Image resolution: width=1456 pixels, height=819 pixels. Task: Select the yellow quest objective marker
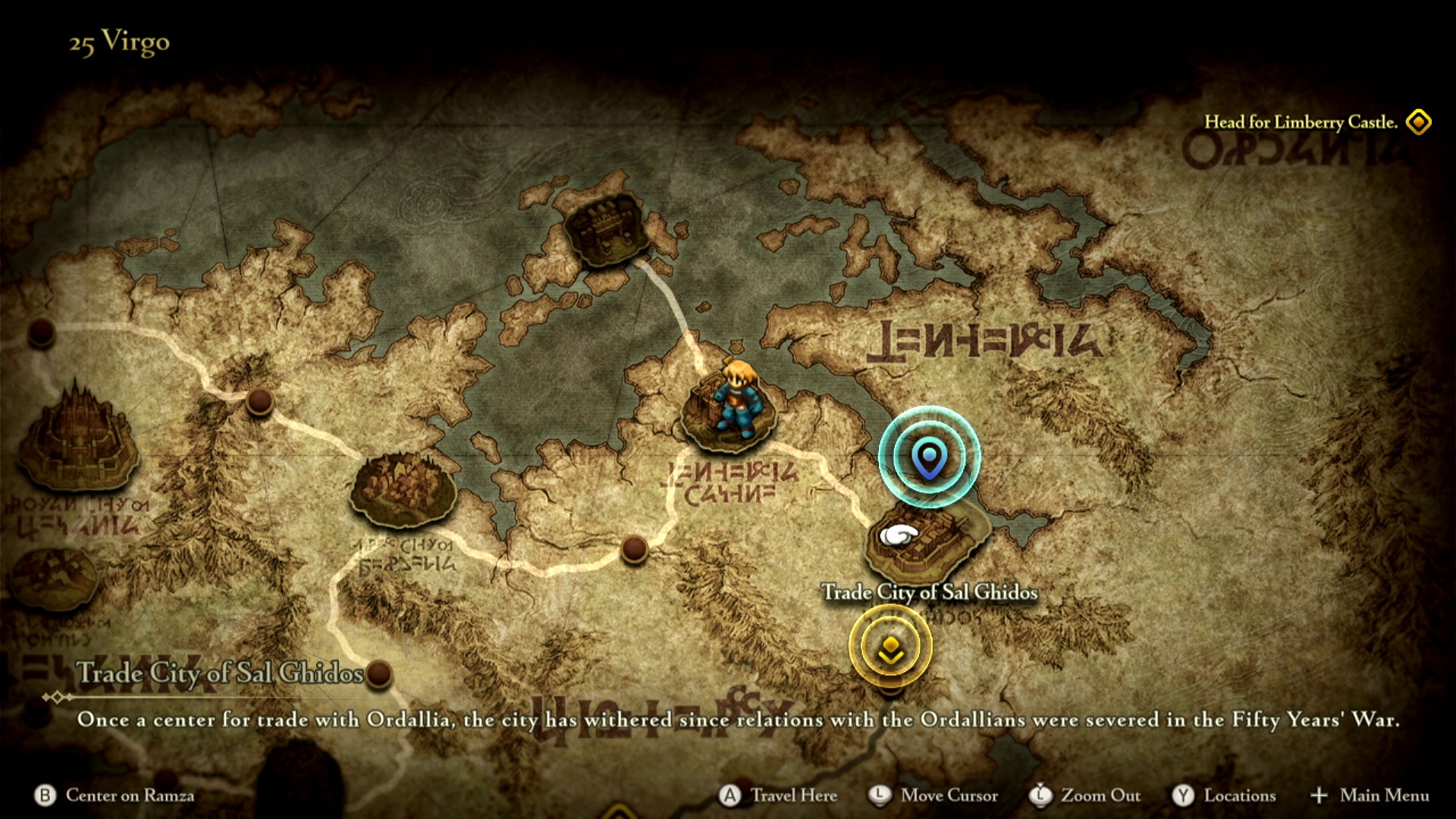point(890,647)
